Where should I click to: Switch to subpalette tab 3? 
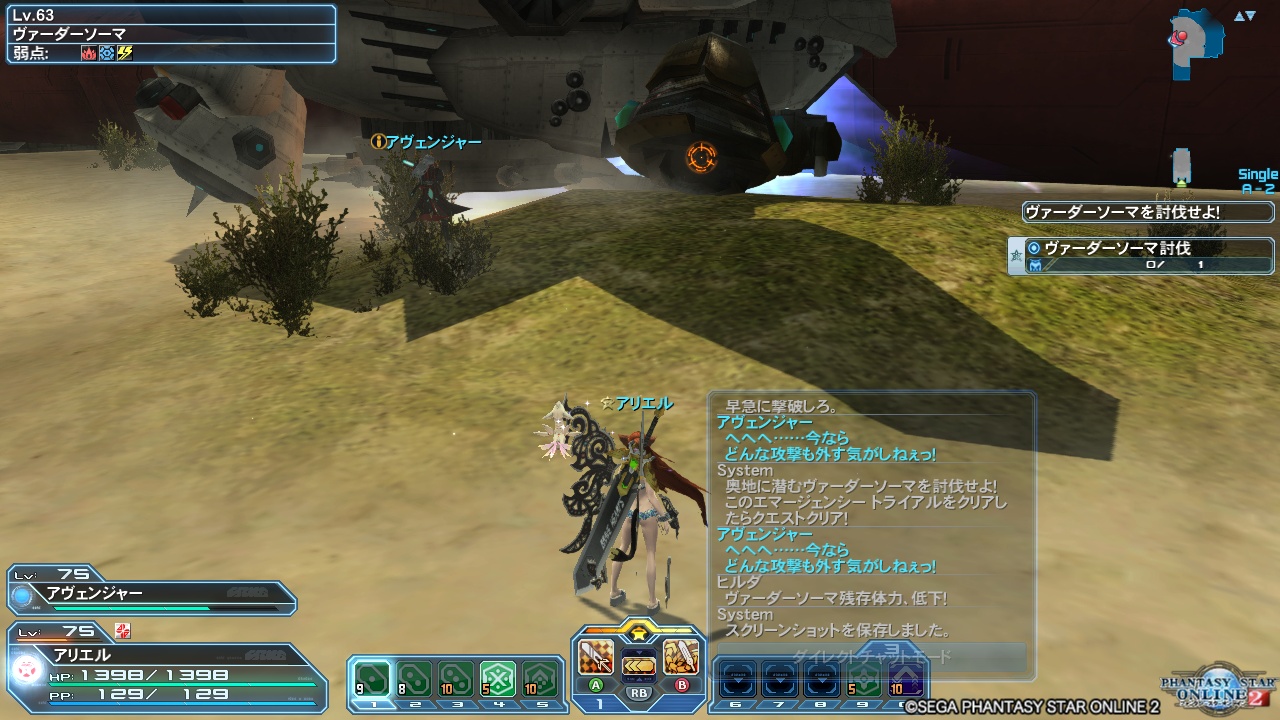coord(458,704)
